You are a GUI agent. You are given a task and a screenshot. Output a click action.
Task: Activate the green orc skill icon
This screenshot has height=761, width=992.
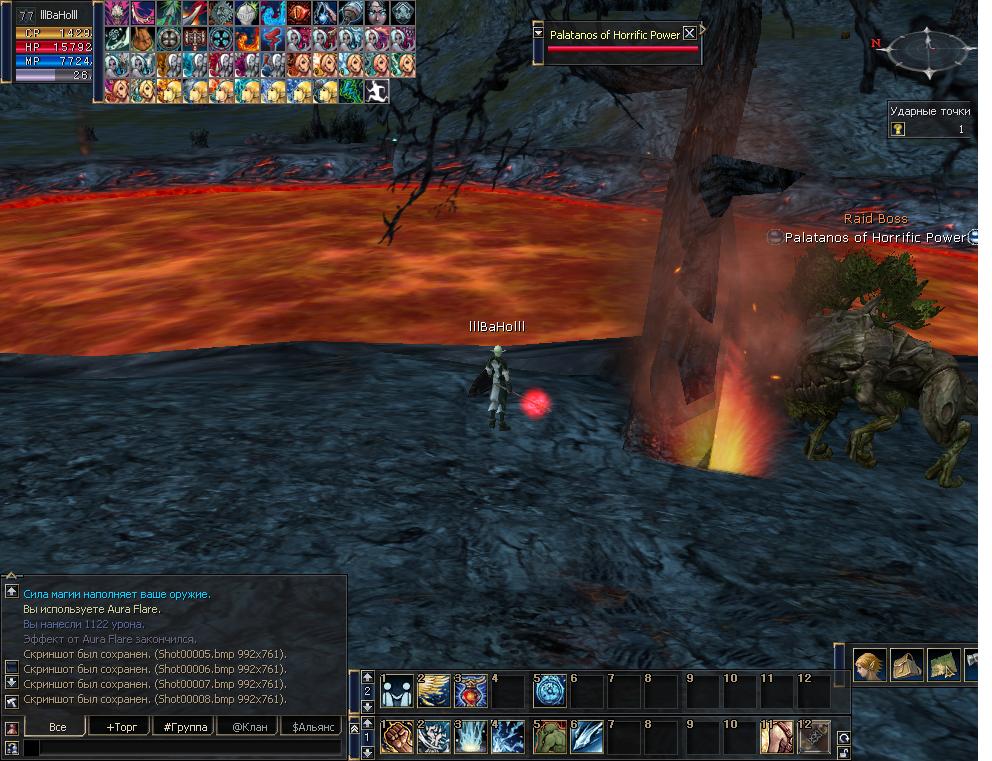pyautogui.click(x=549, y=738)
